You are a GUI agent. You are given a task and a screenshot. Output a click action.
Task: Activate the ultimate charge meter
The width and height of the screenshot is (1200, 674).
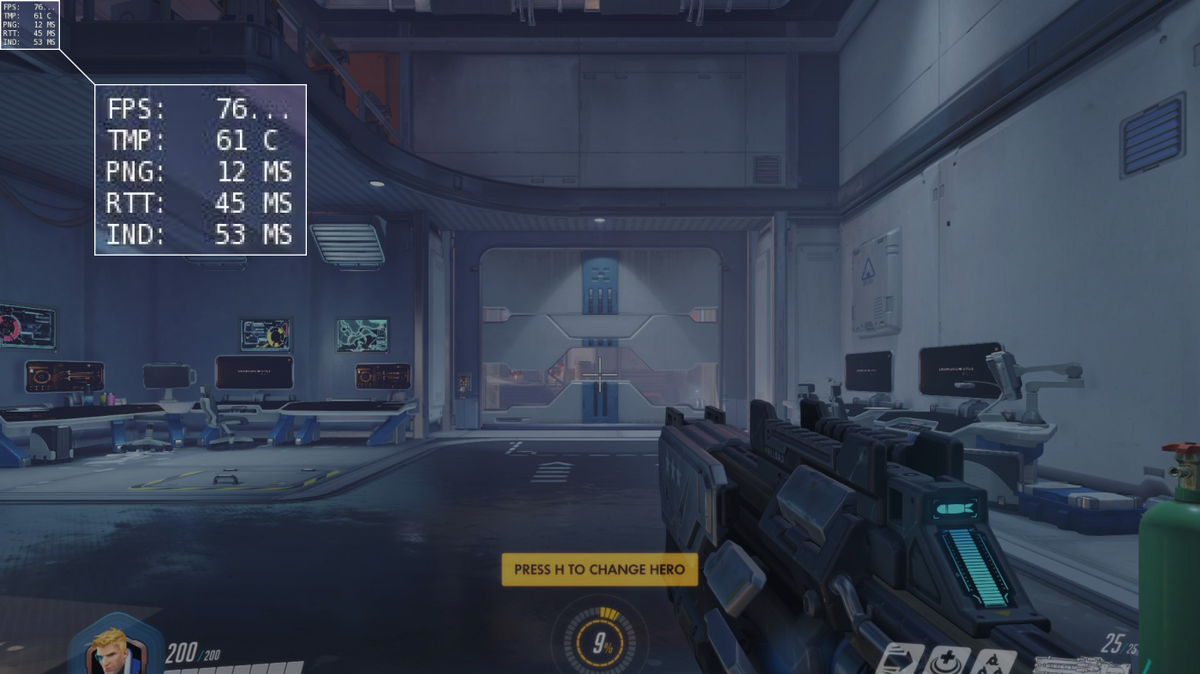pyautogui.click(x=601, y=644)
